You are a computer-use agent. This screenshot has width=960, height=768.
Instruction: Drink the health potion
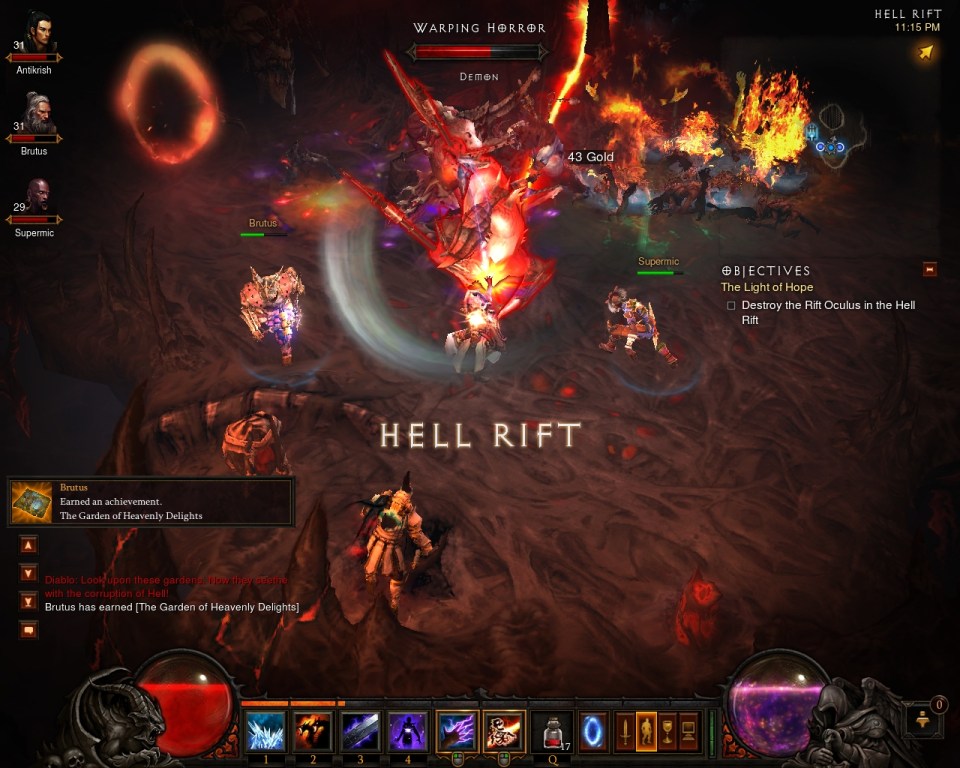click(552, 731)
